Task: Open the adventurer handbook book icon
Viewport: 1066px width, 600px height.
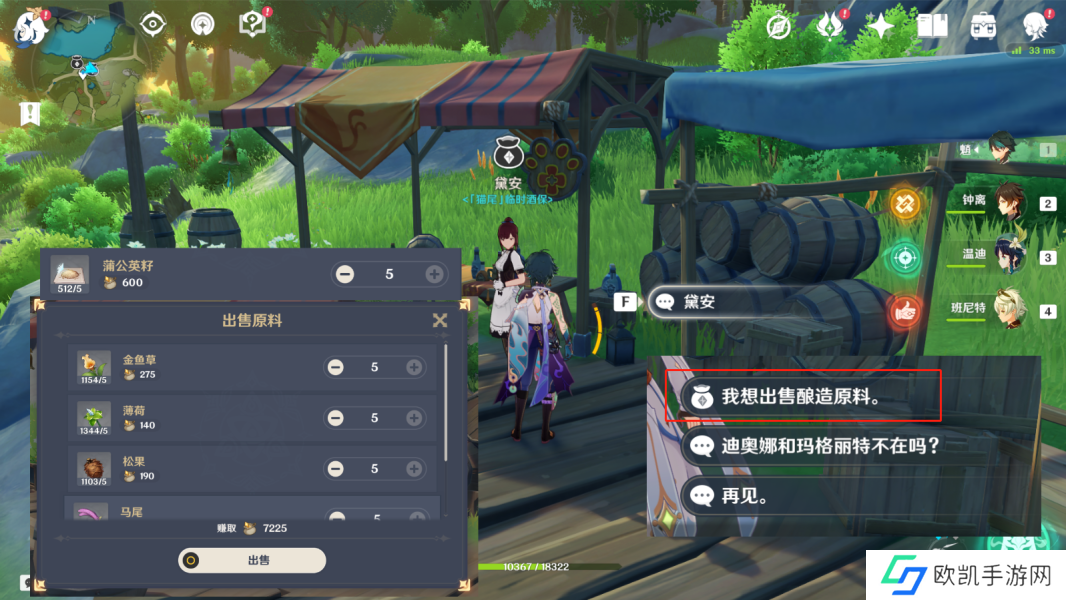Action: coord(932,26)
